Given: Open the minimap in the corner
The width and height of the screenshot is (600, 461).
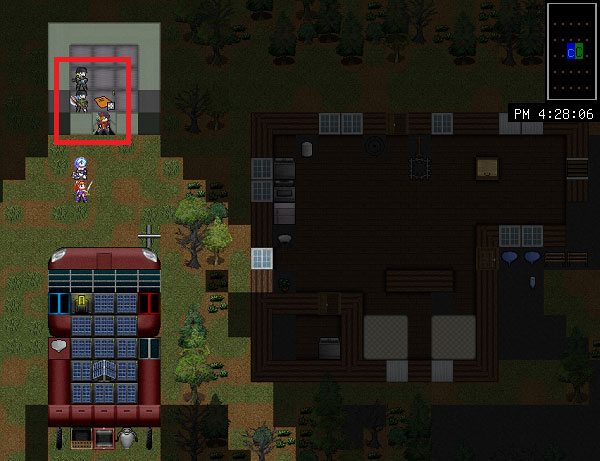Looking at the screenshot, I should (572, 50).
